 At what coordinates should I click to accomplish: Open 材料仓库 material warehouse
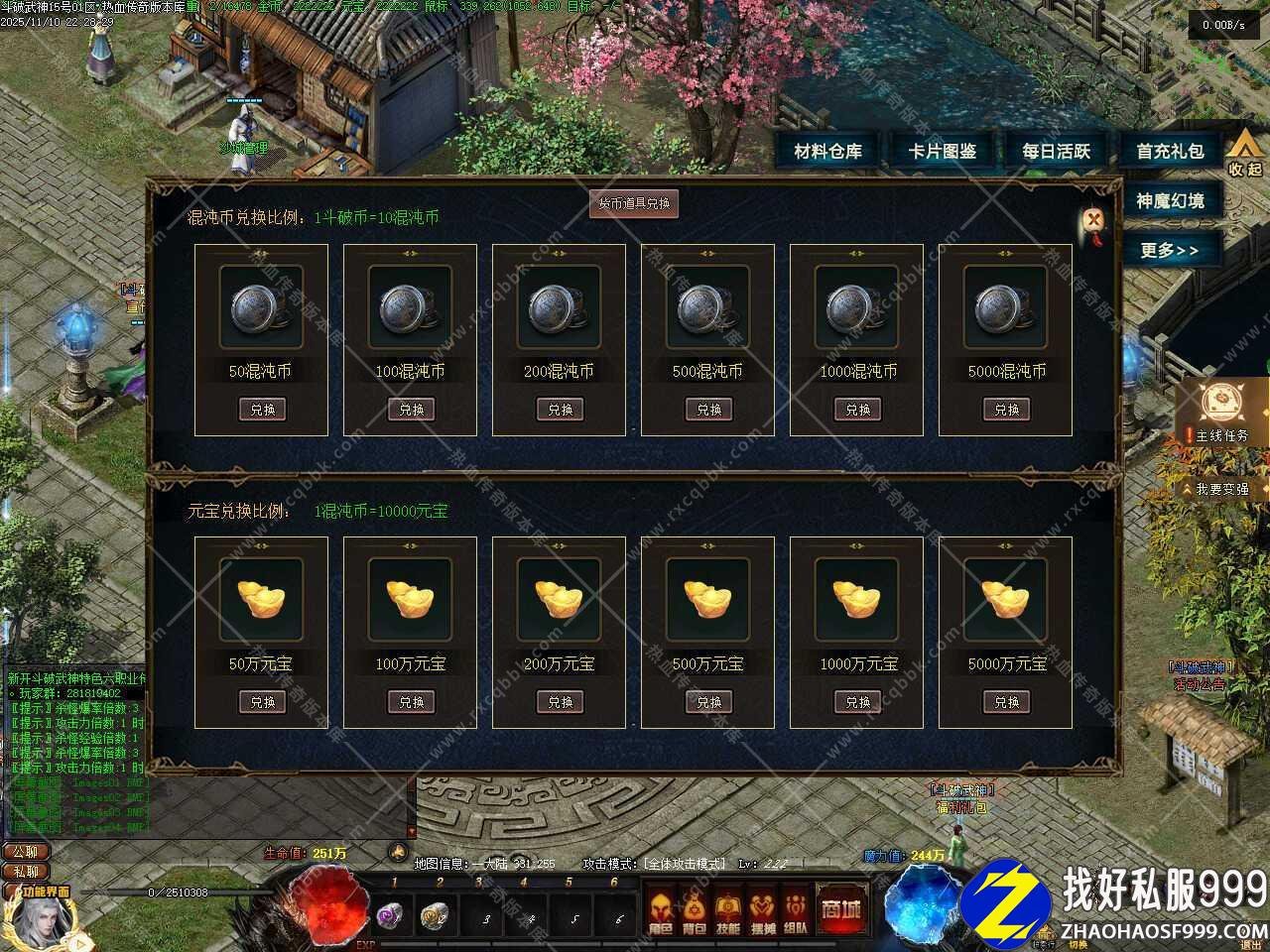coord(828,152)
